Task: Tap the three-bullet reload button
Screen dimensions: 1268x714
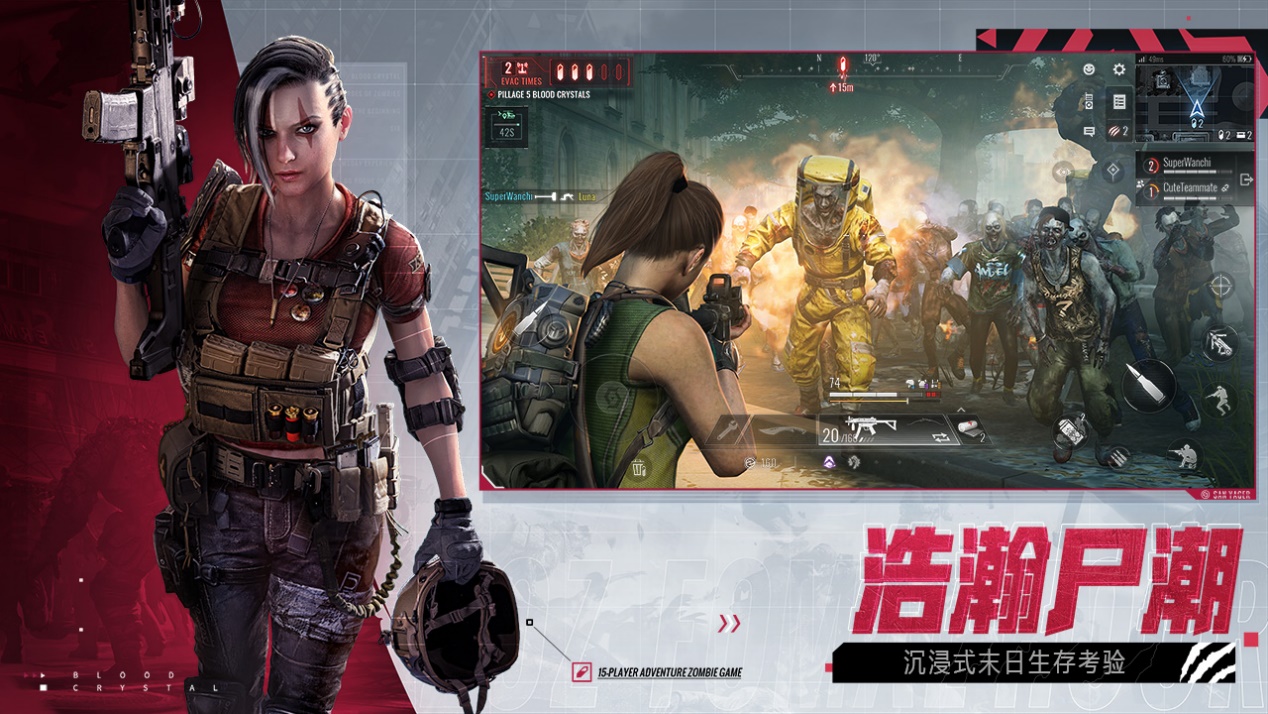Action: 1115,456
